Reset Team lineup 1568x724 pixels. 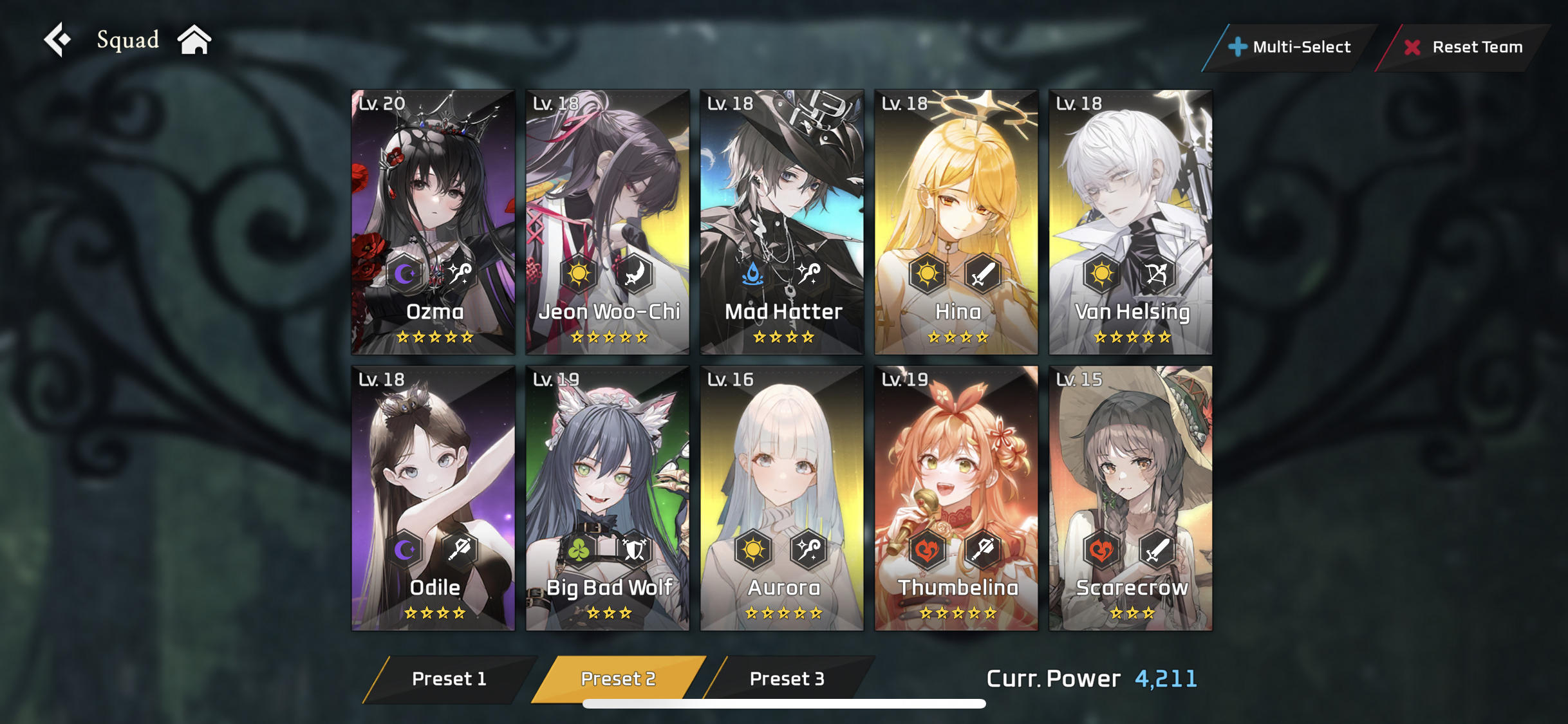[1464, 47]
